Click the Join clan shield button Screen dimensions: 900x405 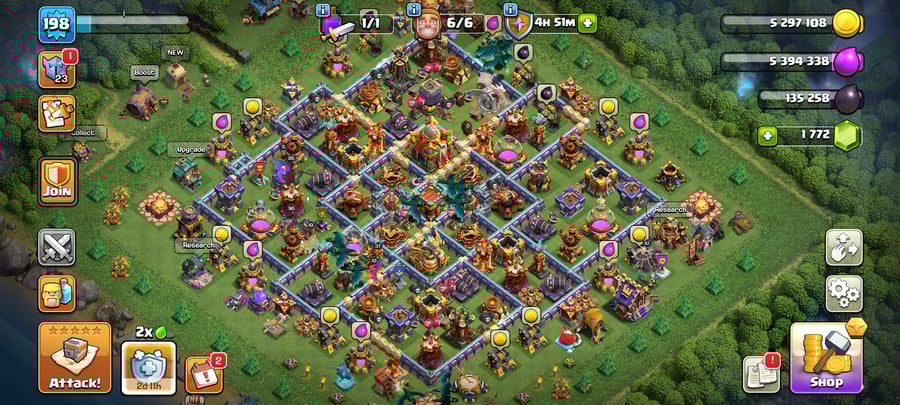(57, 181)
